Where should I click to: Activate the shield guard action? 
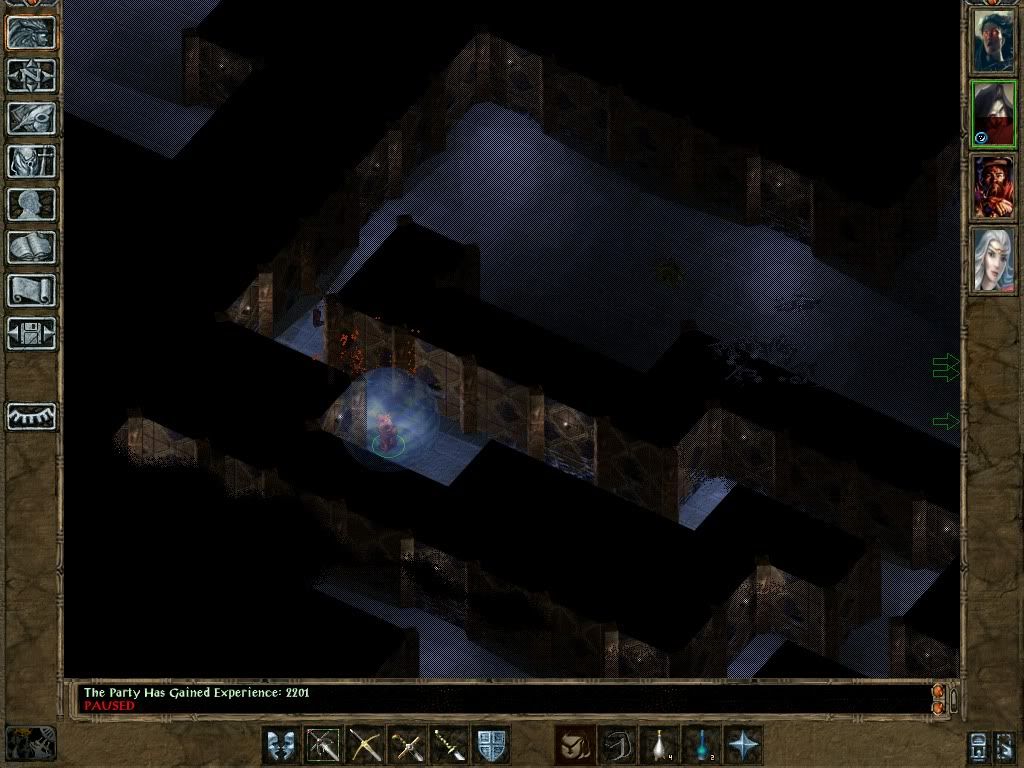491,745
